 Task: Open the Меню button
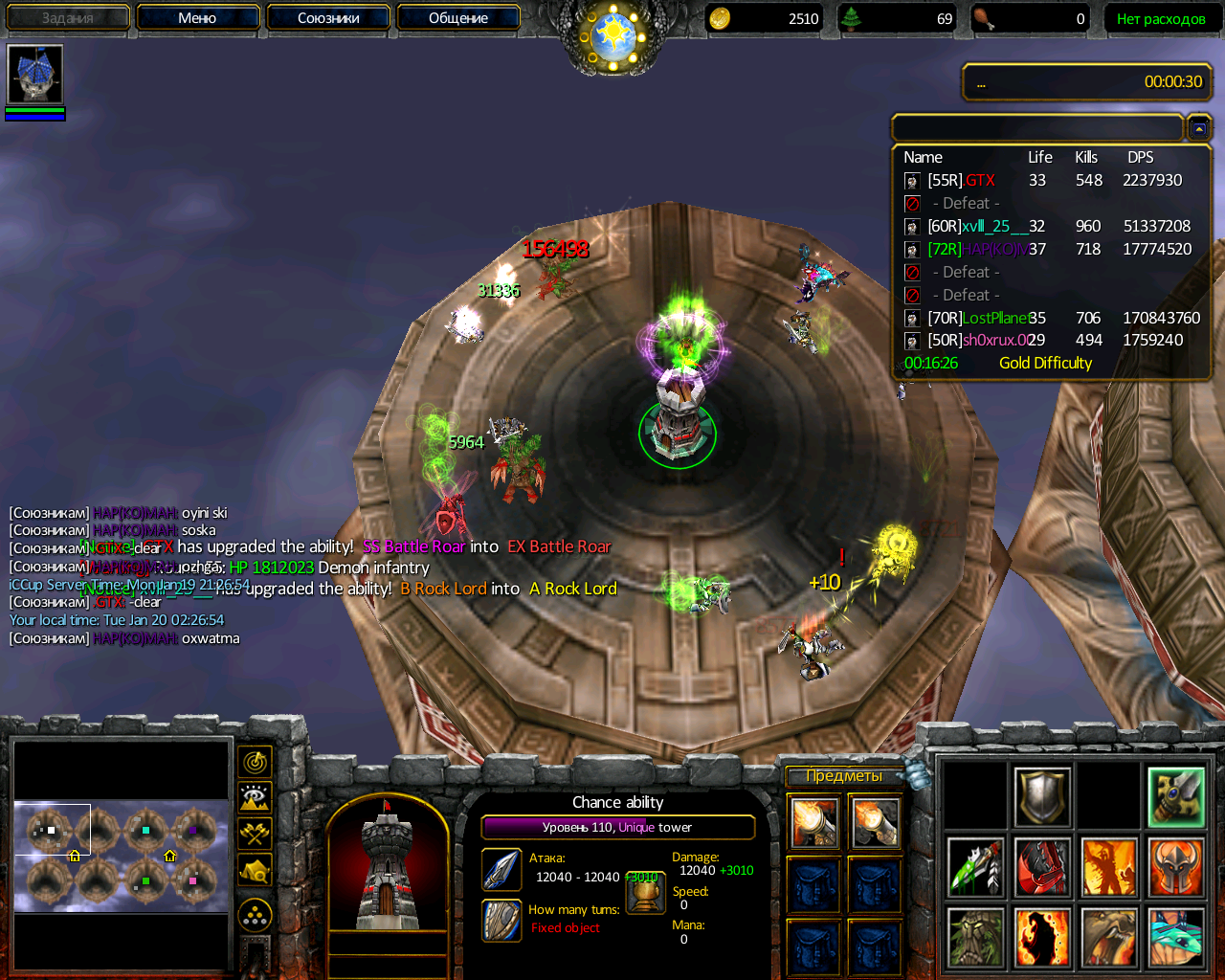point(197,17)
